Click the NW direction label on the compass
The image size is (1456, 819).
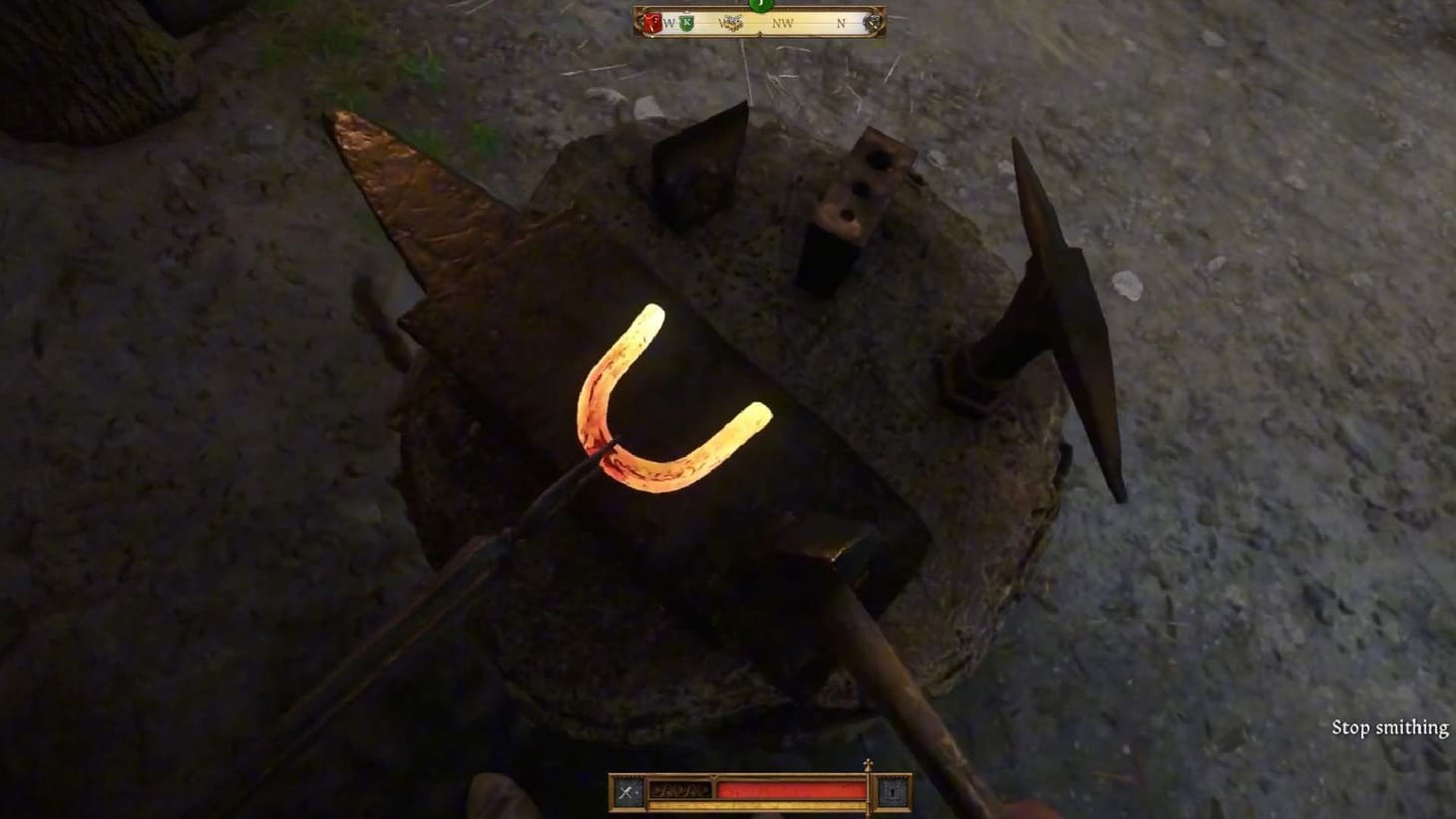tap(783, 23)
